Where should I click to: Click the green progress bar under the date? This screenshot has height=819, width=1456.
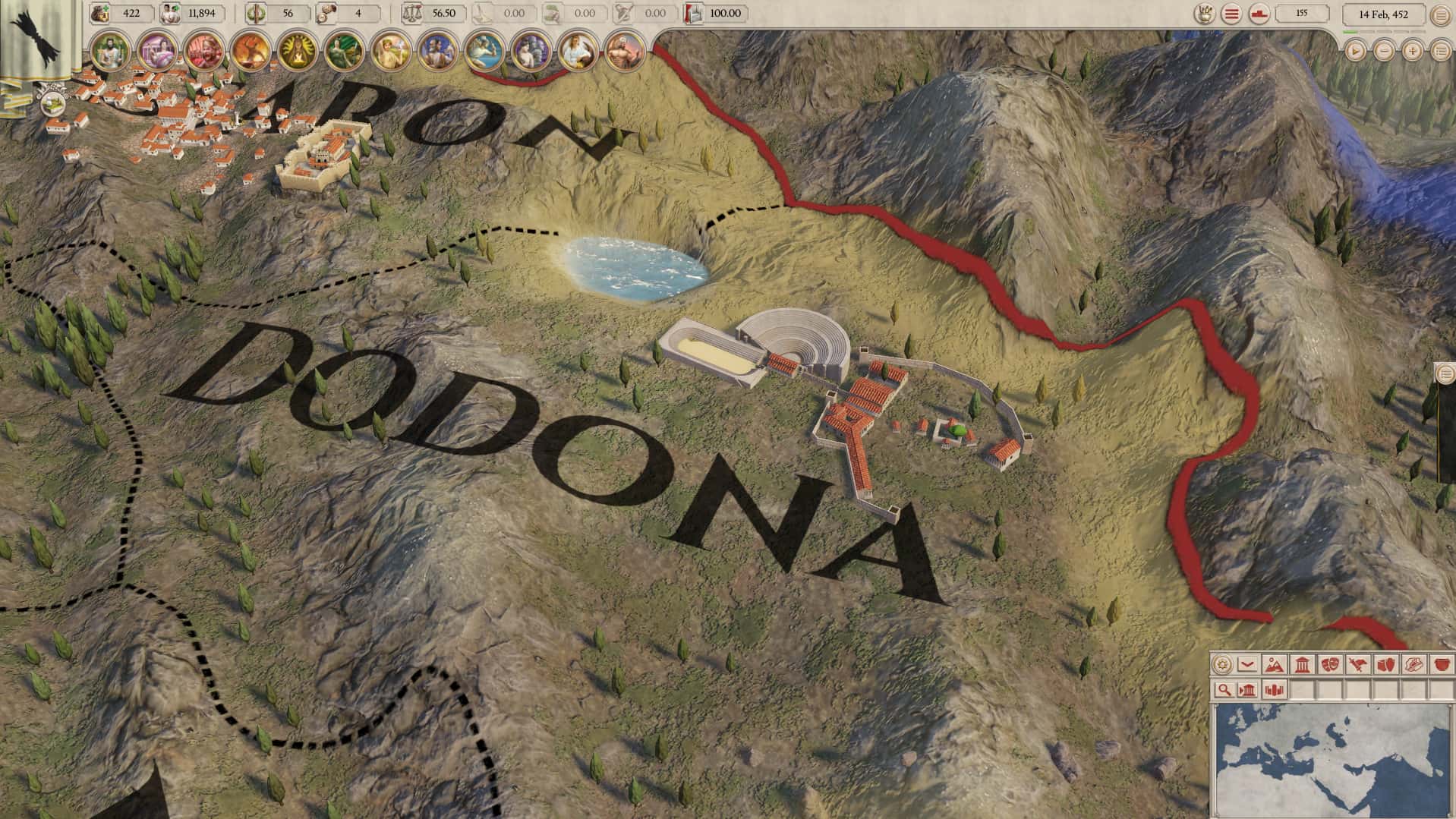pos(1351,31)
